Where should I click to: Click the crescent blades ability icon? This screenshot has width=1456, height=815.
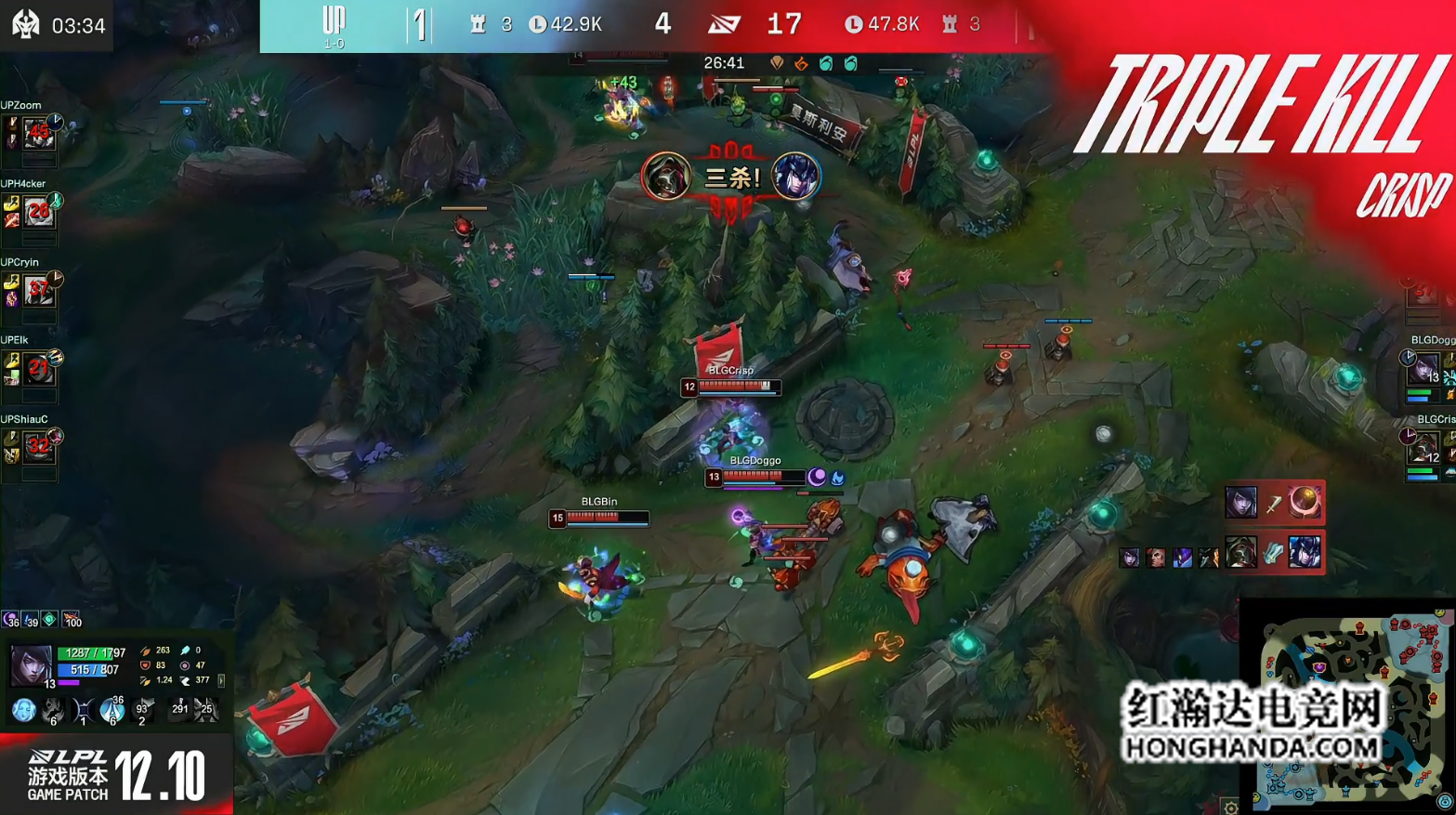(x=83, y=711)
